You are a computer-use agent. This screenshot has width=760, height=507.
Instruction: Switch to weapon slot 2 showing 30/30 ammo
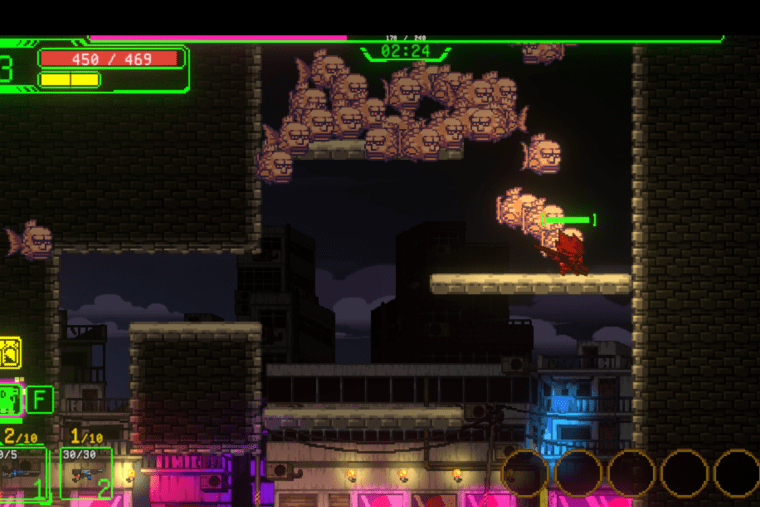[x=86, y=473]
